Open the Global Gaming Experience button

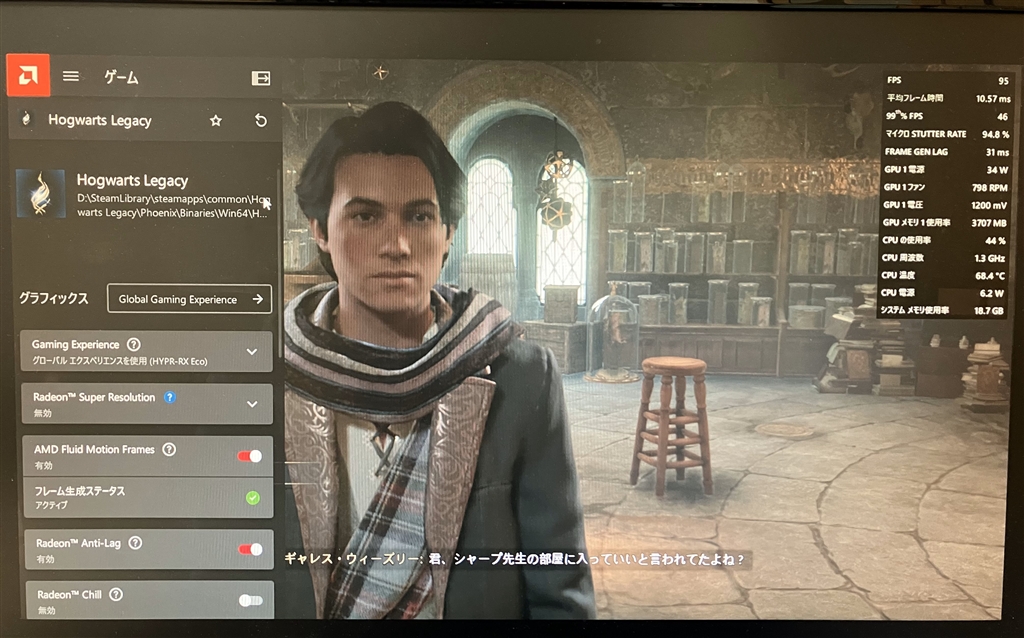coord(189,299)
